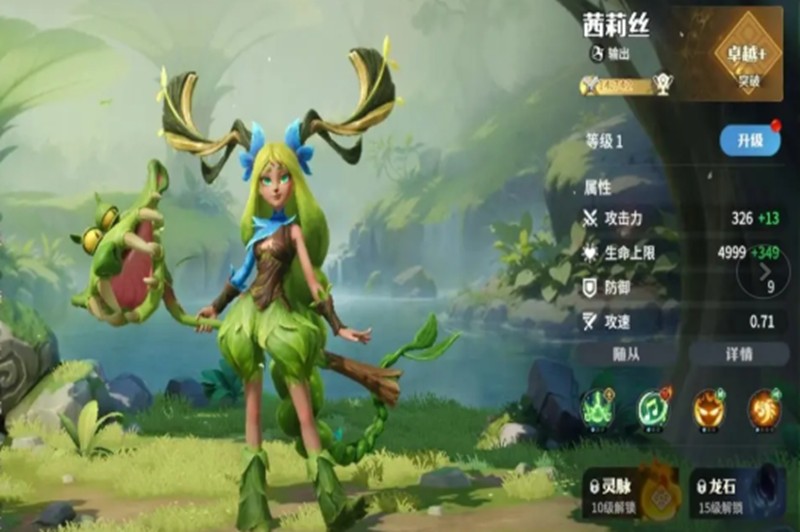
Task: Open the locked 灵脉 slot
Action: click(x=629, y=492)
